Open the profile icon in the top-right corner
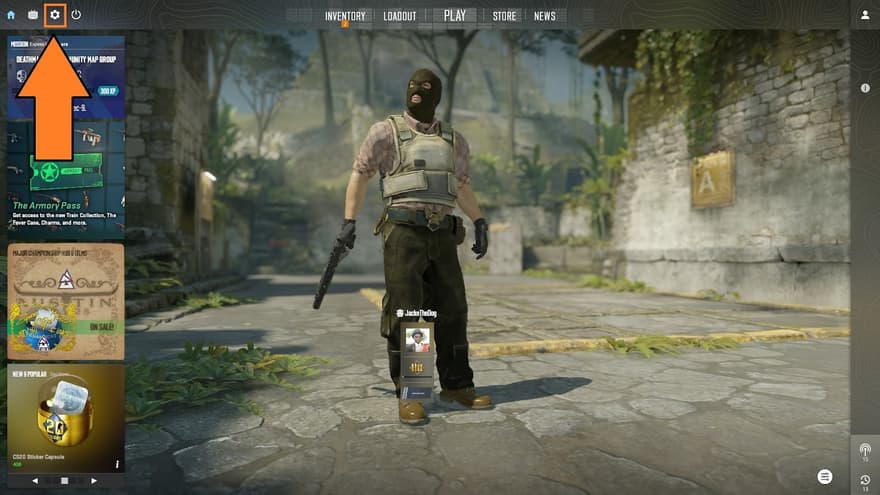 [x=865, y=15]
